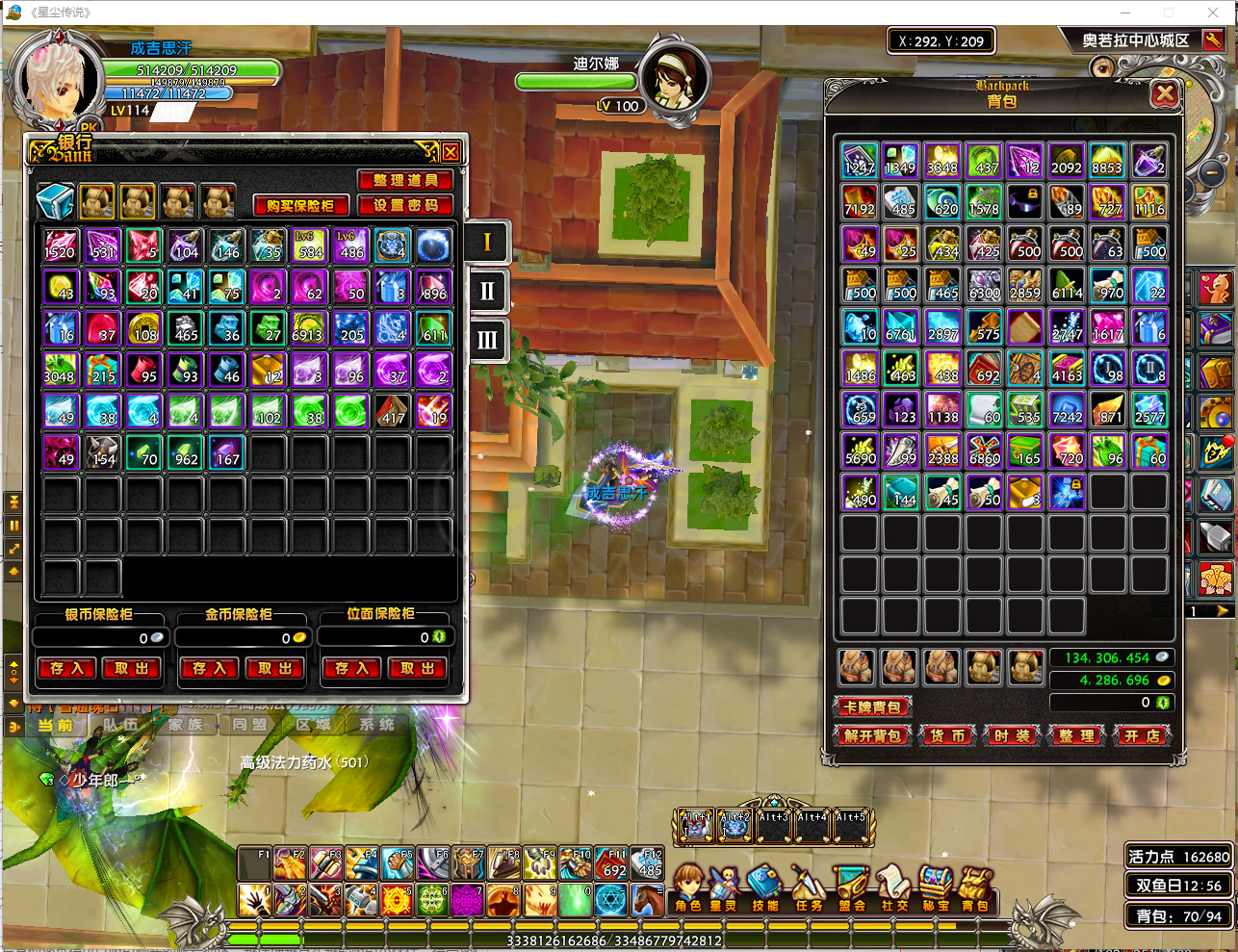Switch to bank page II tab
Image resolution: width=1238 pixels, height=952 pixels.
(x=487, y=291)
